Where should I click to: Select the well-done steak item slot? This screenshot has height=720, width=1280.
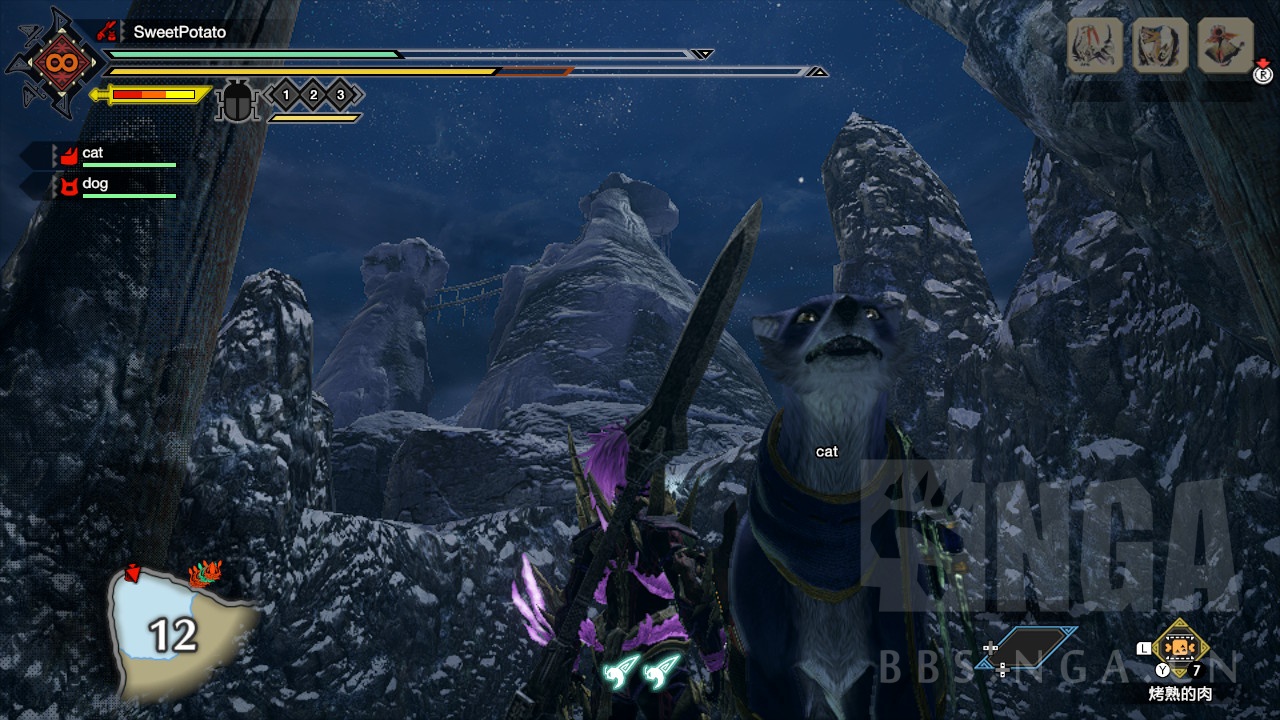click(1180, 647)
